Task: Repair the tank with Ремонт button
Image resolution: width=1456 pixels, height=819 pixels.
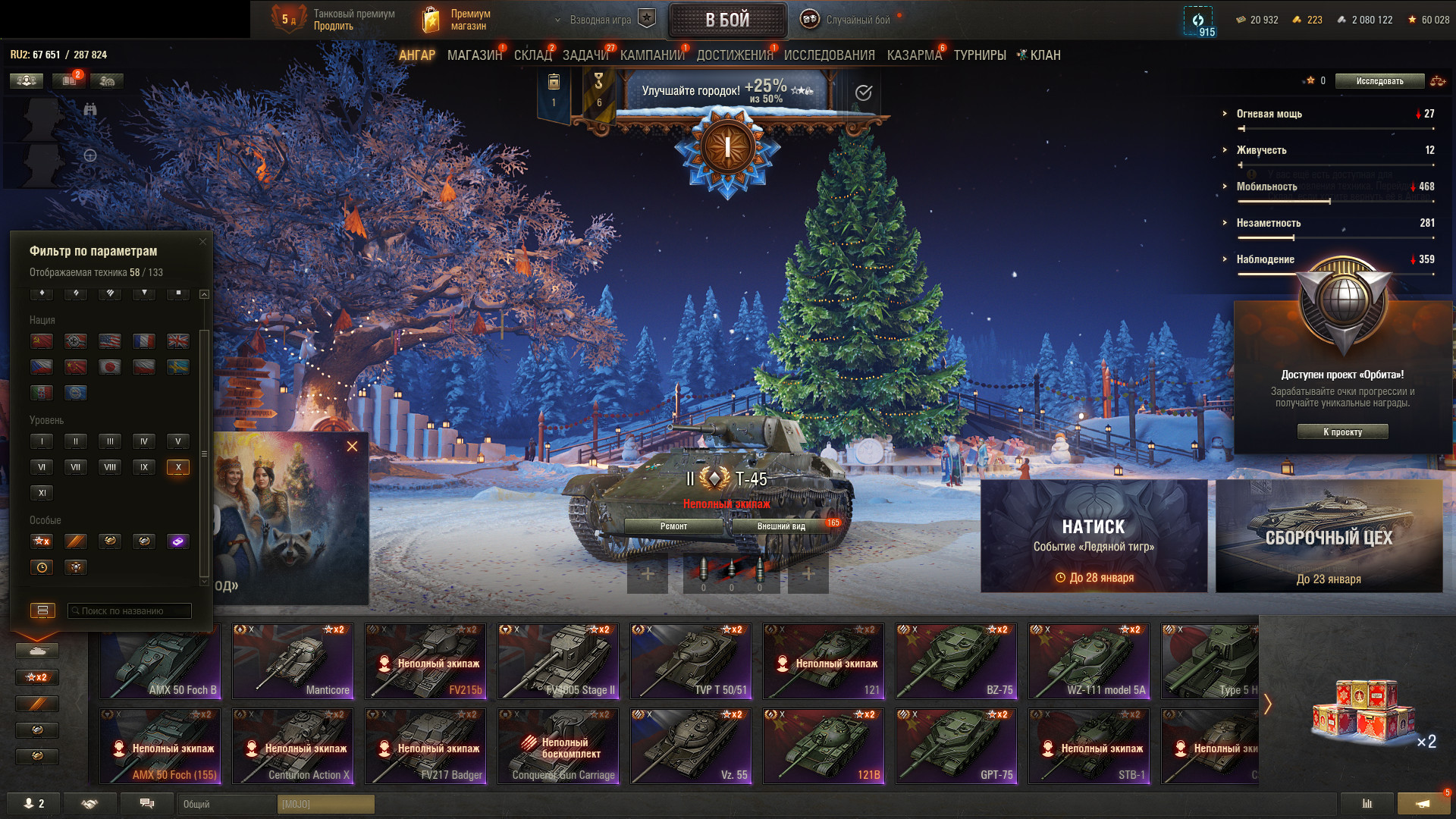Action: point(673,526)
